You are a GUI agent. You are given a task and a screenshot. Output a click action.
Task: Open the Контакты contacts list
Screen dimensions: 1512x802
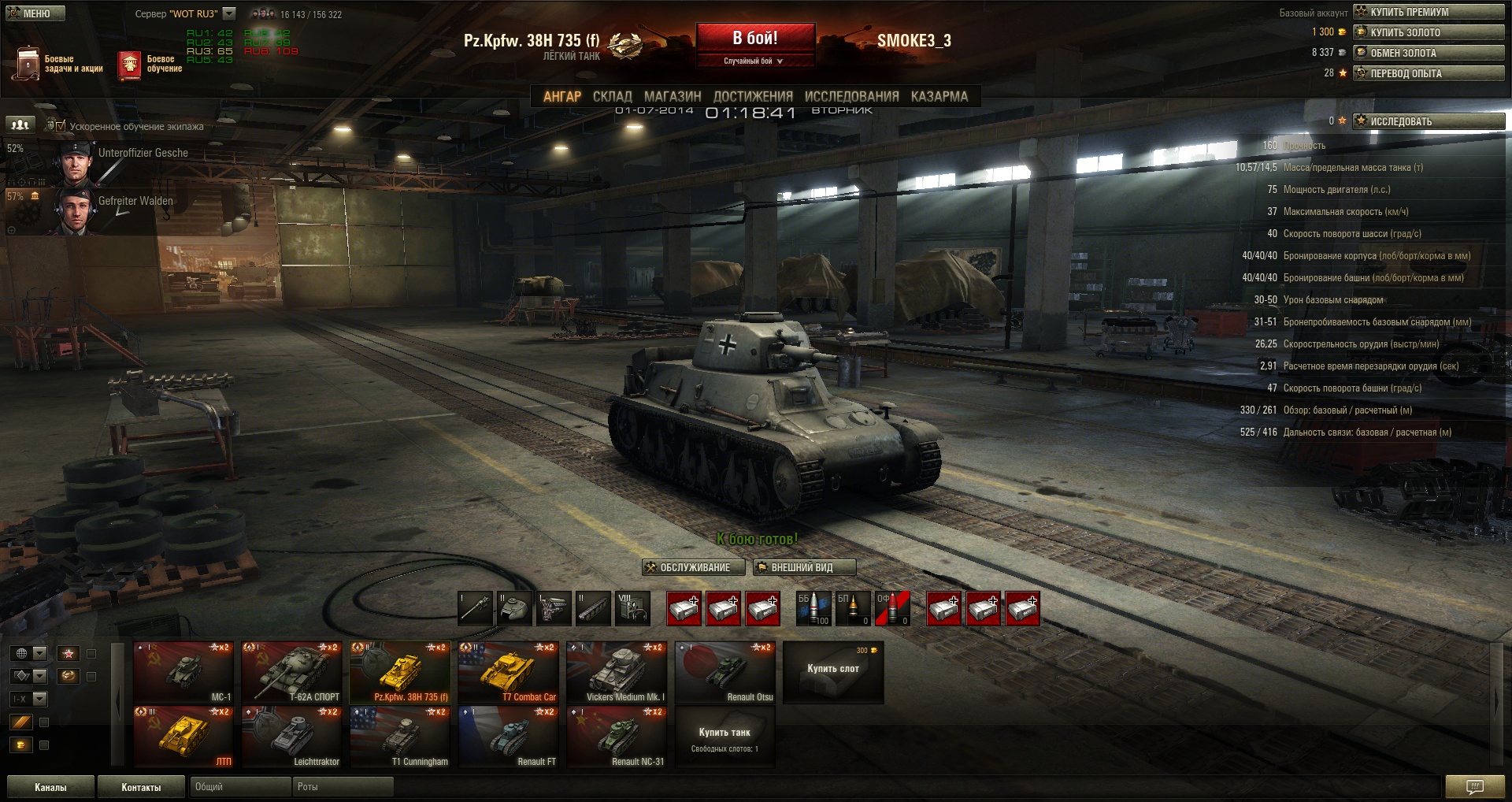click(x=141, y=787)
